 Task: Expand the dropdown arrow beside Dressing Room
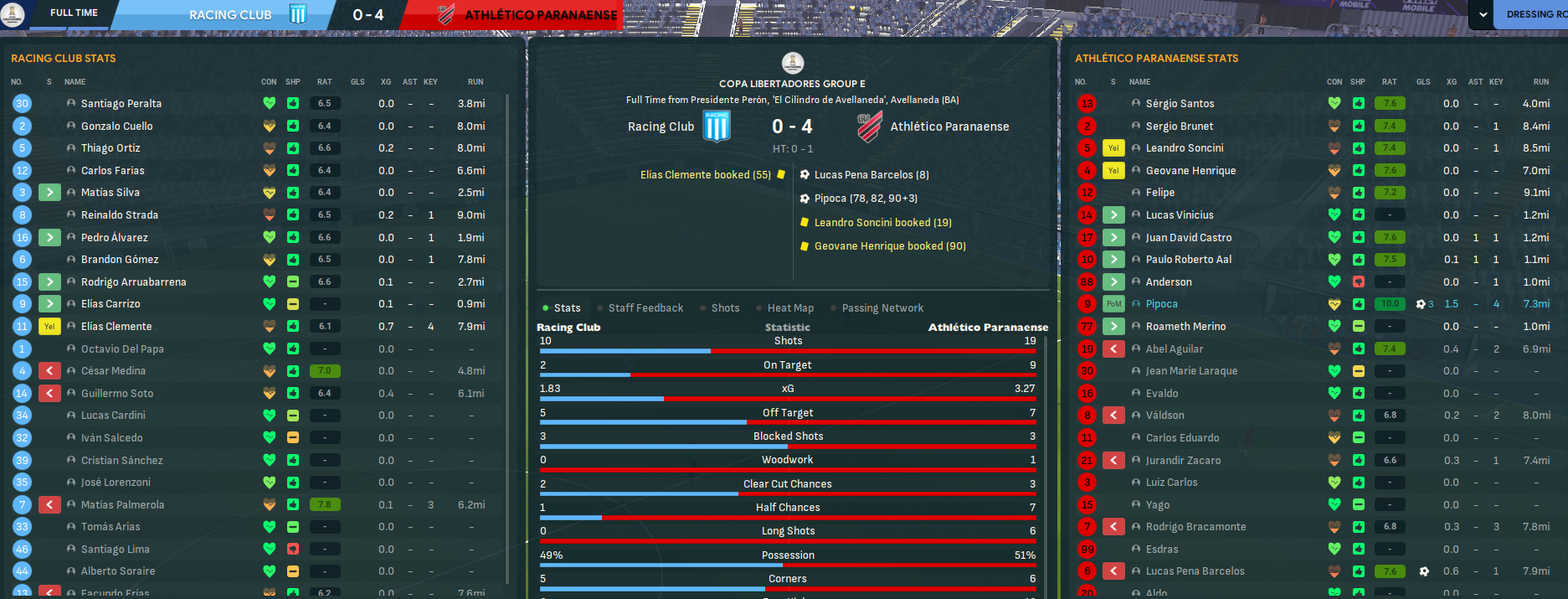point(1483,14)
